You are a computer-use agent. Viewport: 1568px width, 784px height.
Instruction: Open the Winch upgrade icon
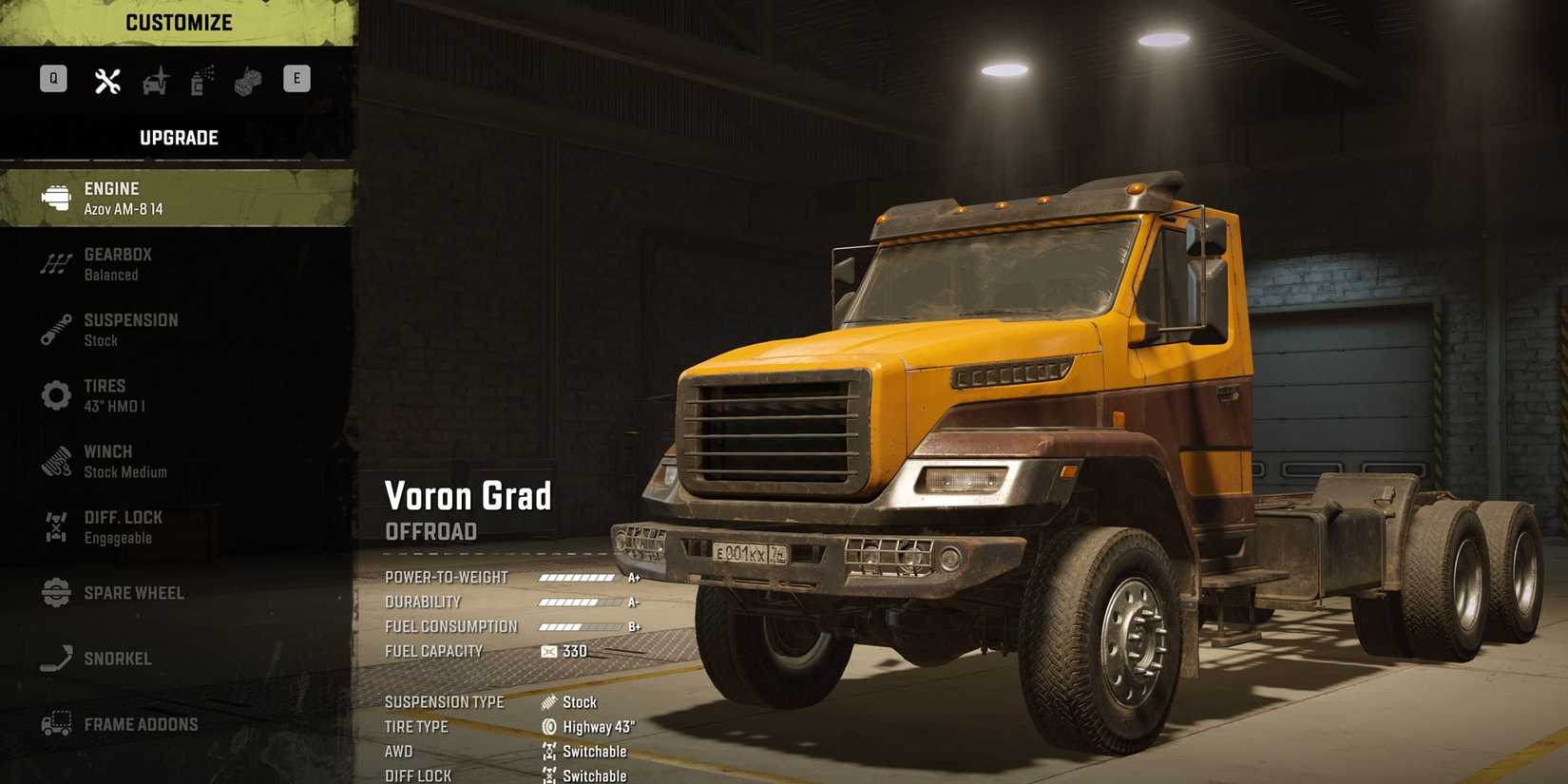pos(54,461)
